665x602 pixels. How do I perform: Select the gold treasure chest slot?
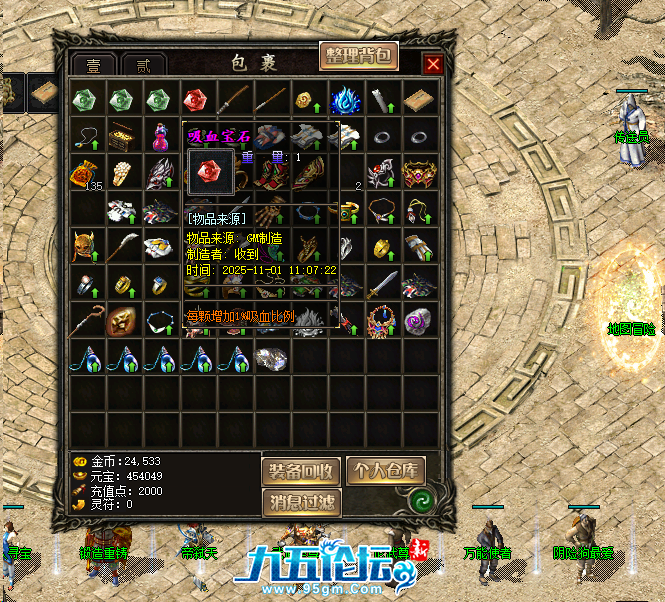click(x=122, y=136)
